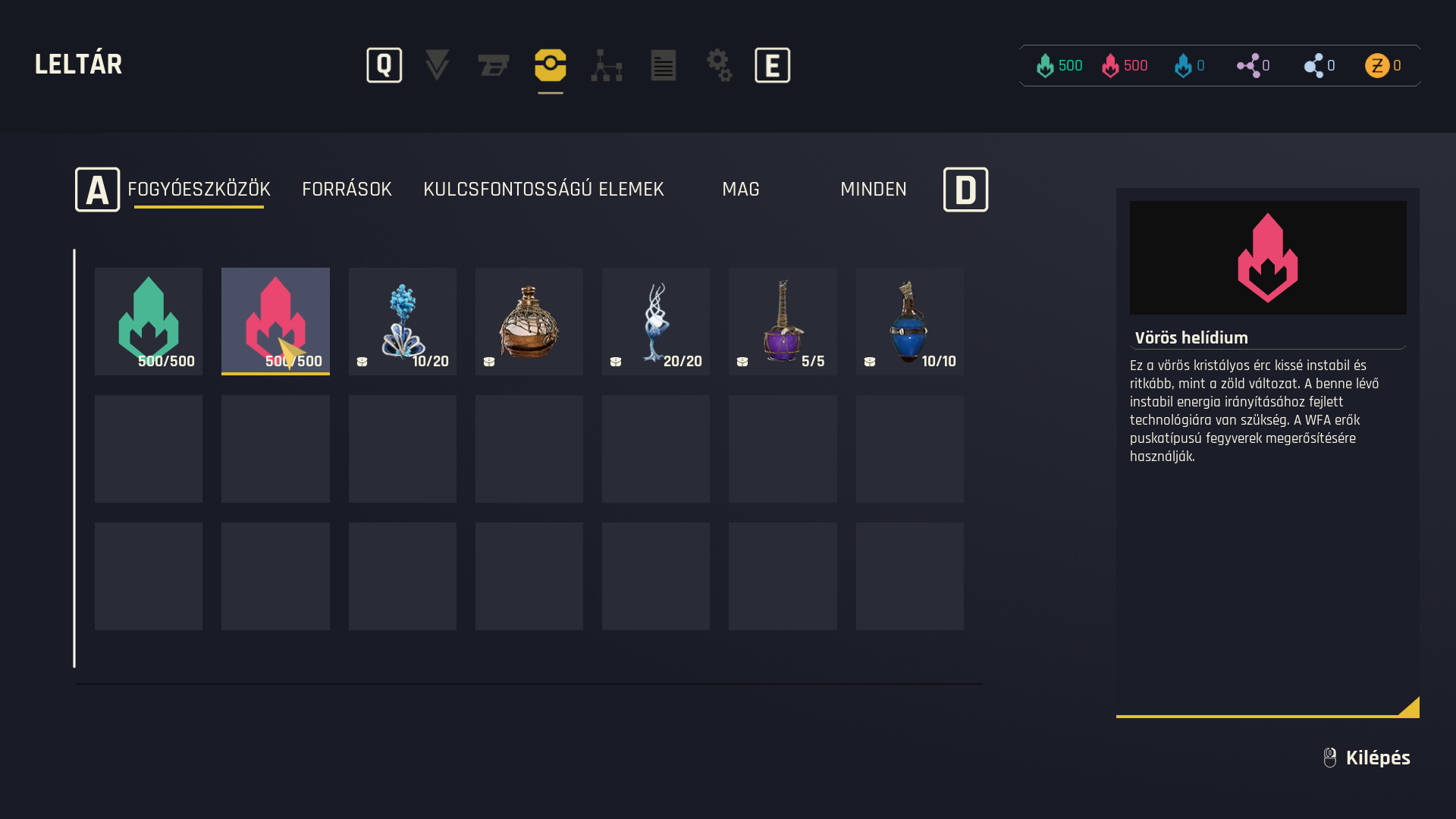
Task: Open the yellow inventory section icon
Action: 551,65
